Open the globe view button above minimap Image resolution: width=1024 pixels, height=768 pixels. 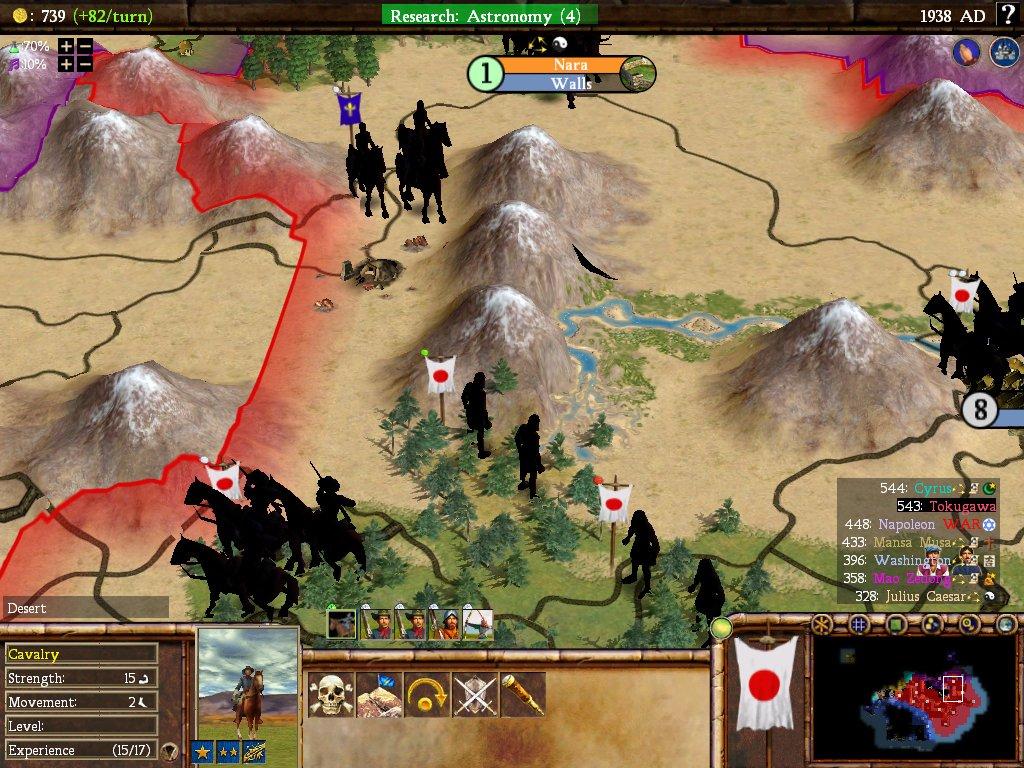[1005, 625]
